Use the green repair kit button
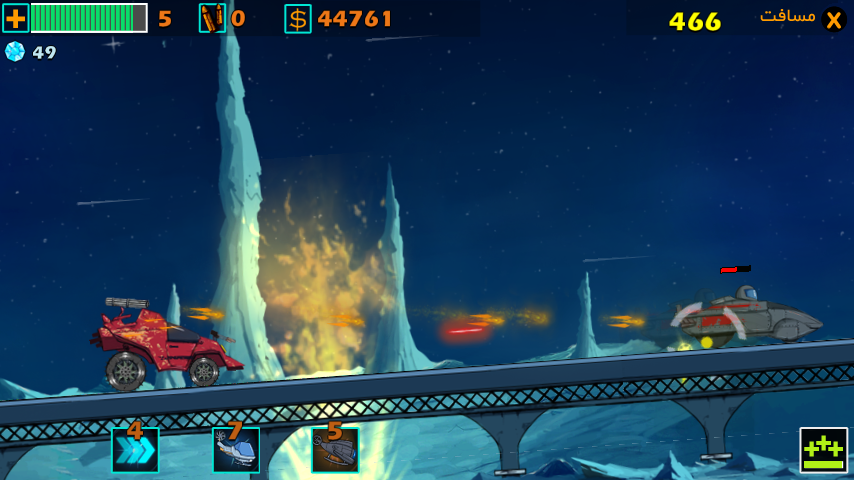Image resolution: width=854 pixels, height=480 pixels. [x=823, y=450]
